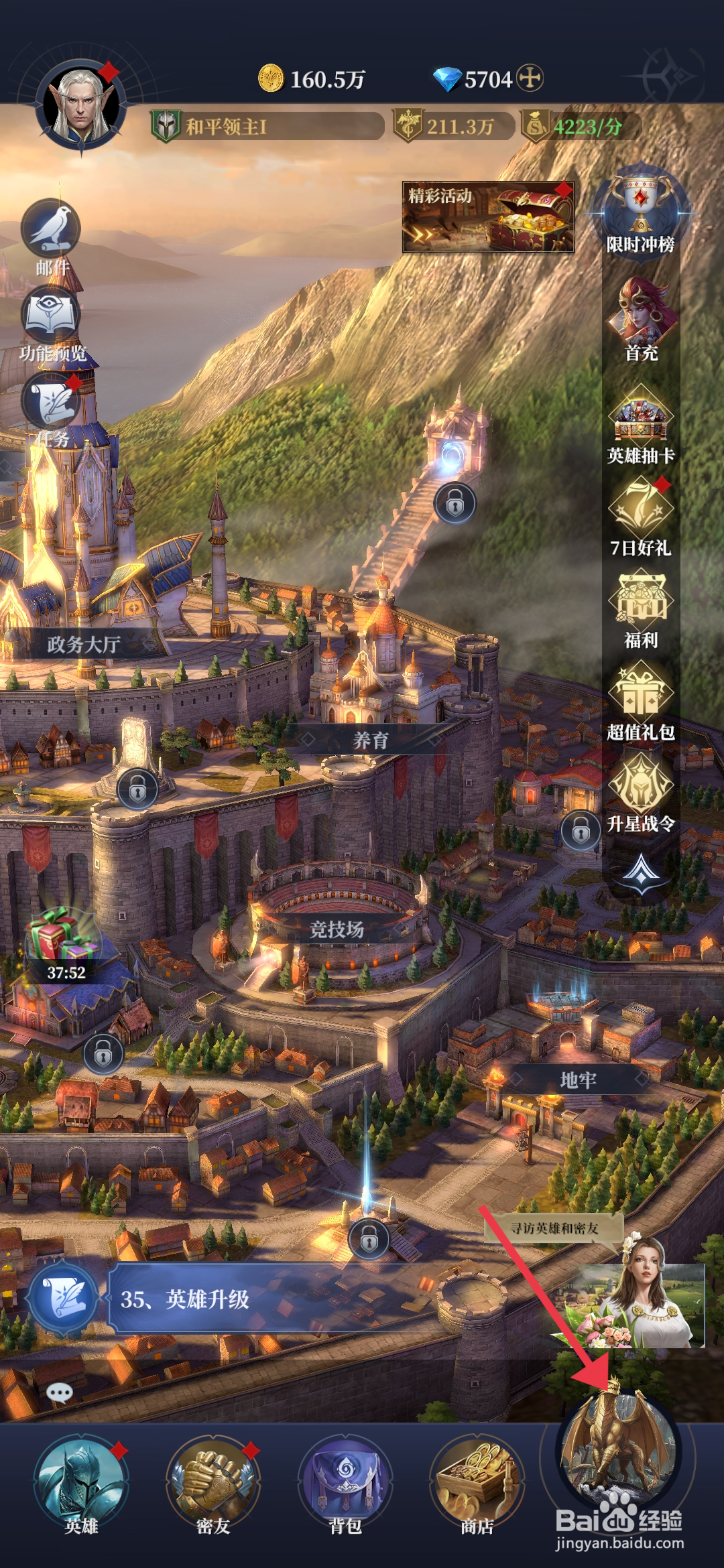Image resolution: width=724 pixels, height=1568 pixels.
Task: Open the 任务 quest scroll icon
Action: (x=52, y=403)
